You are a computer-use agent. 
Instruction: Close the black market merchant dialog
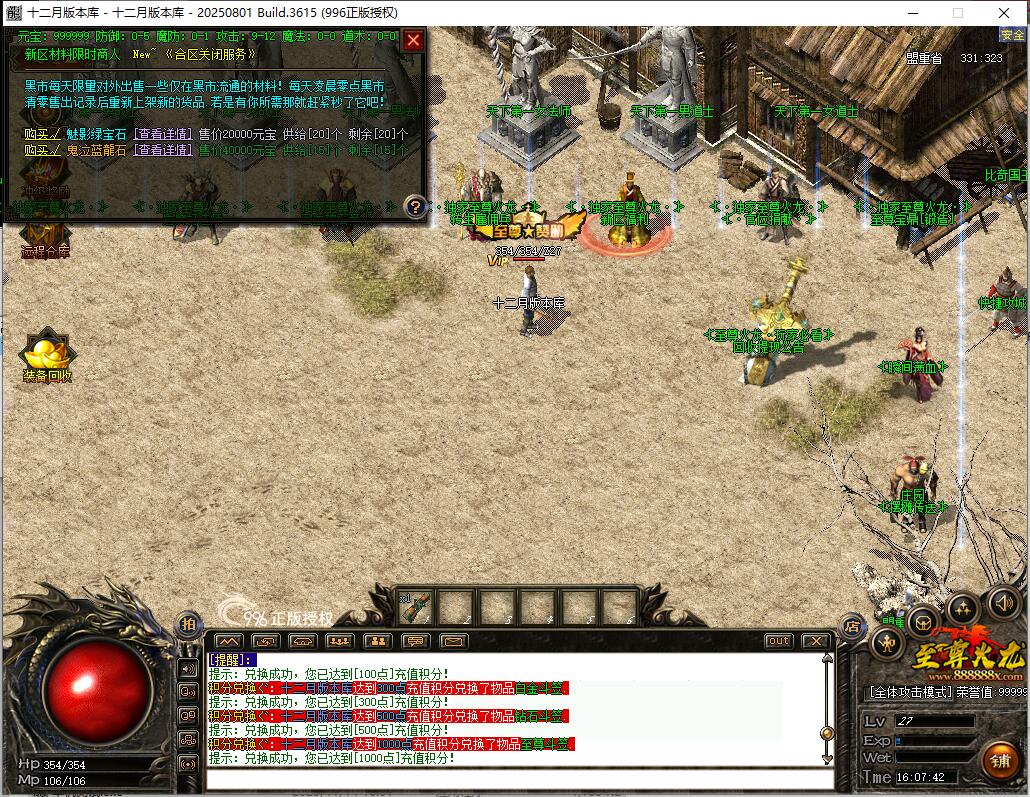(413, 40)
